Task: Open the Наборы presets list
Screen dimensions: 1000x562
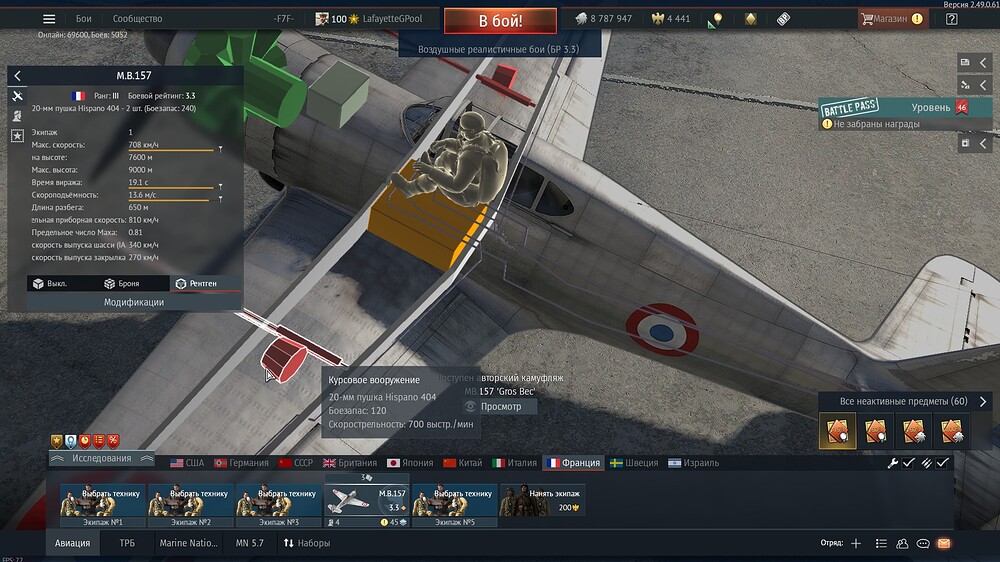Action: coord(307,543)
